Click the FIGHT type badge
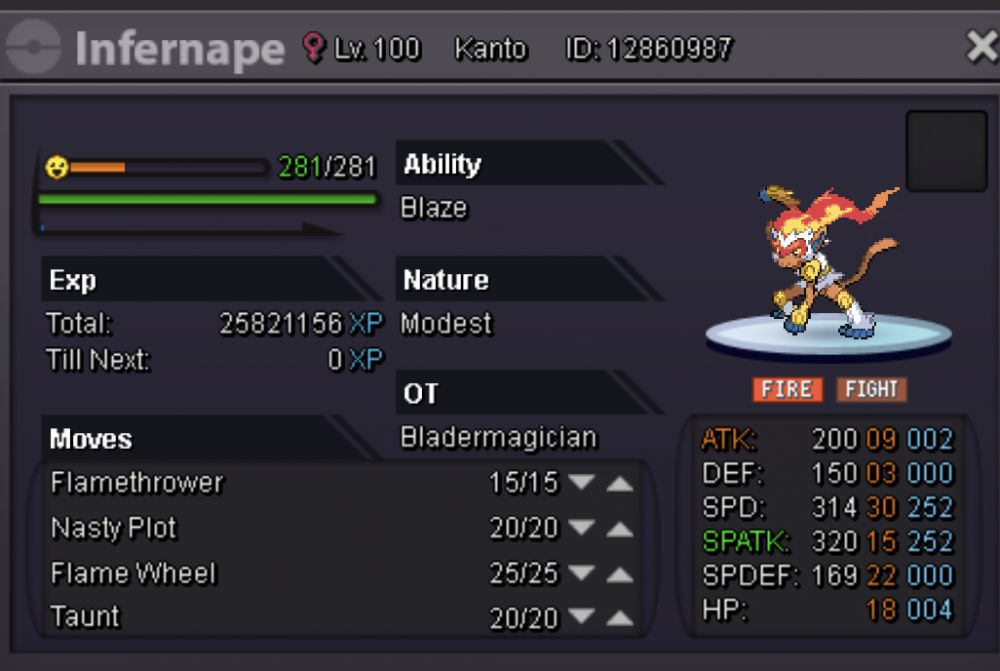1000x671 pixels. [x=871, y=389]
